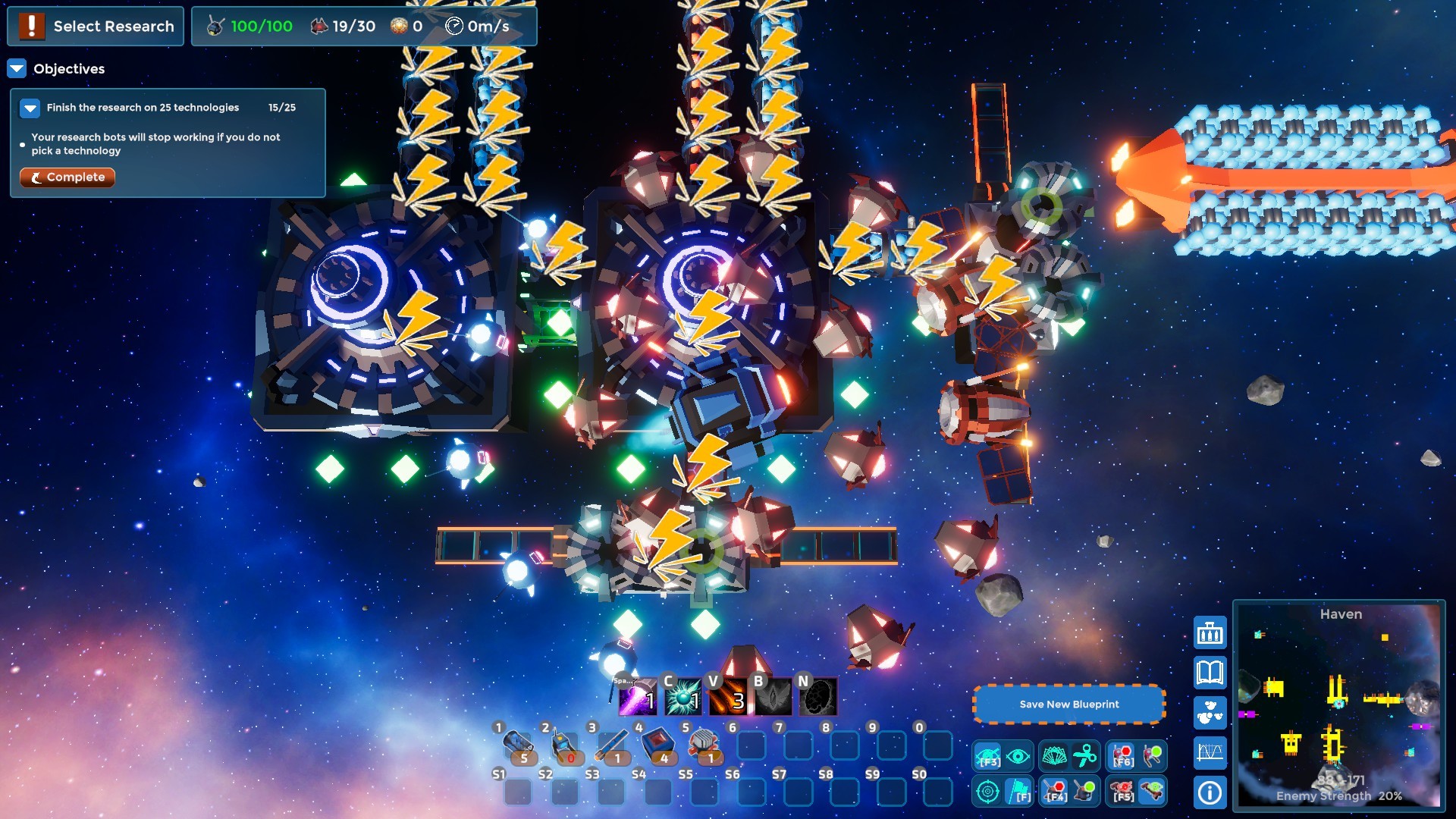Select the greyed-out winged crystal ability

tap(773, 698)
